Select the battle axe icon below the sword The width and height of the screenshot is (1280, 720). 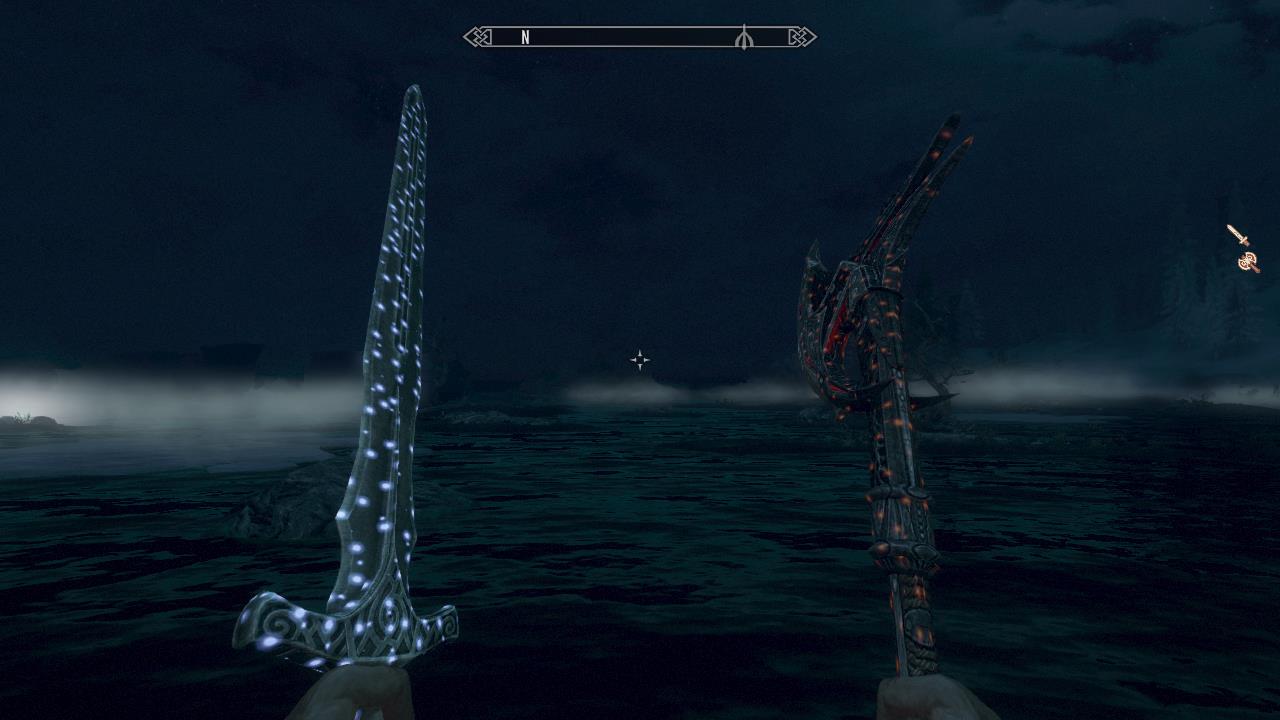click(x=1248, y=262)
